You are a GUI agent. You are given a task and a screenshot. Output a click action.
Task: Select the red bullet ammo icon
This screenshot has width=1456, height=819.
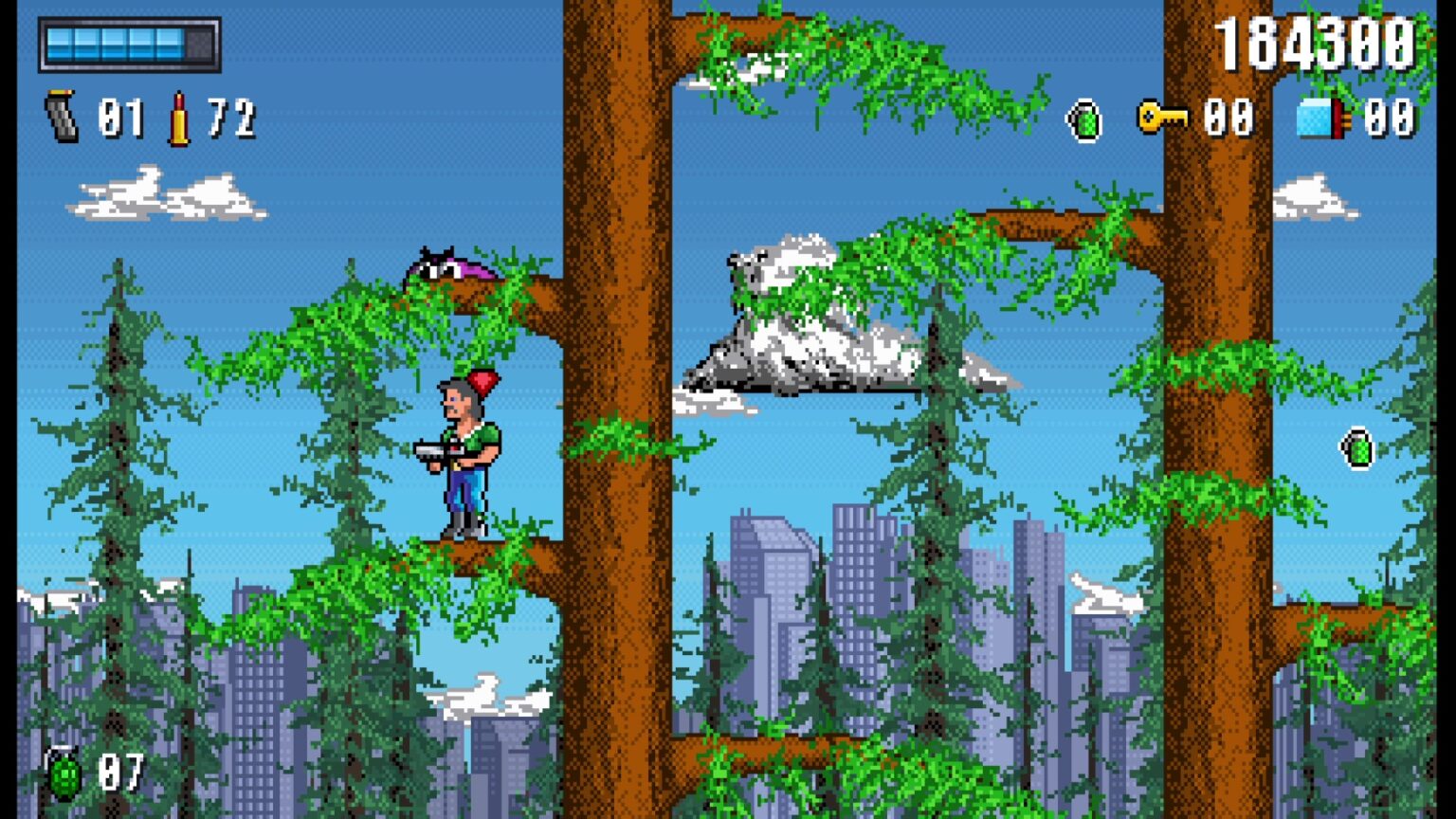pyautogui.click(x=178, y=118)
